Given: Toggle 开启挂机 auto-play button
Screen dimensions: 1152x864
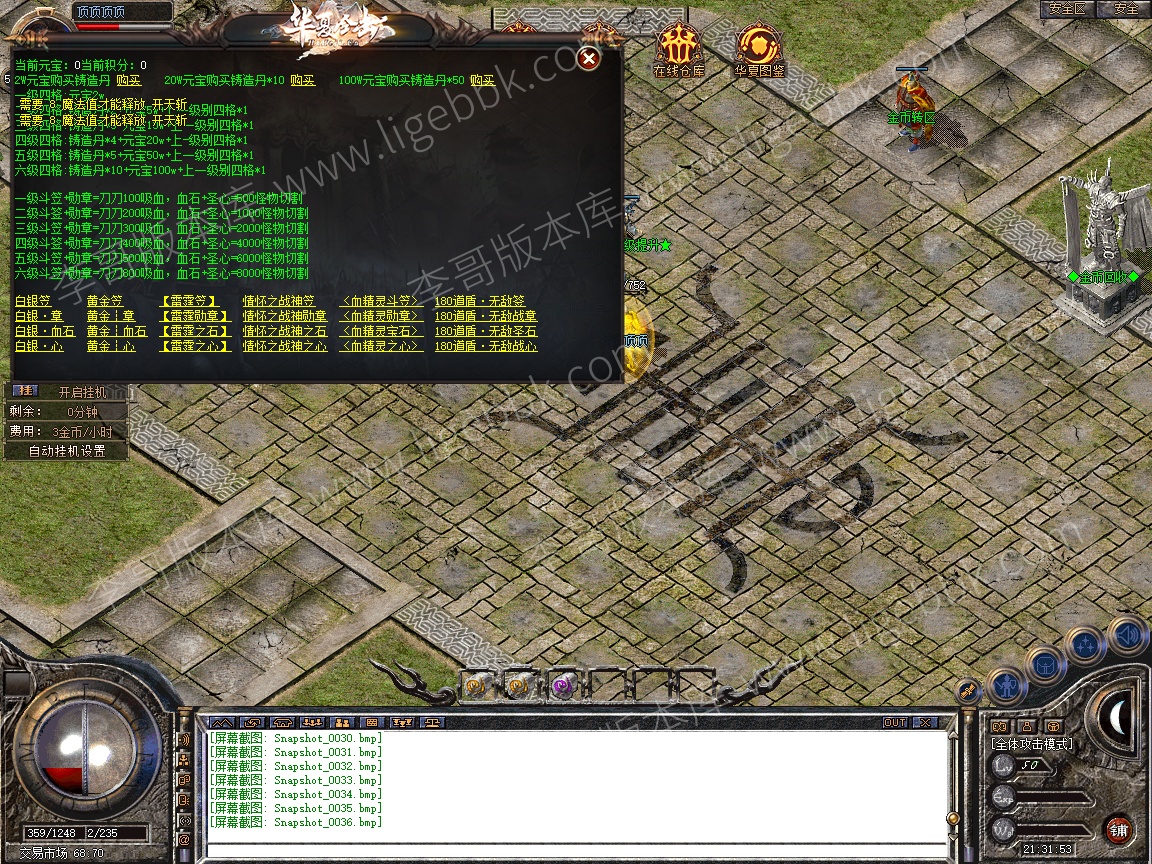Looking at the screenshot, I should (x=80, y=392).
